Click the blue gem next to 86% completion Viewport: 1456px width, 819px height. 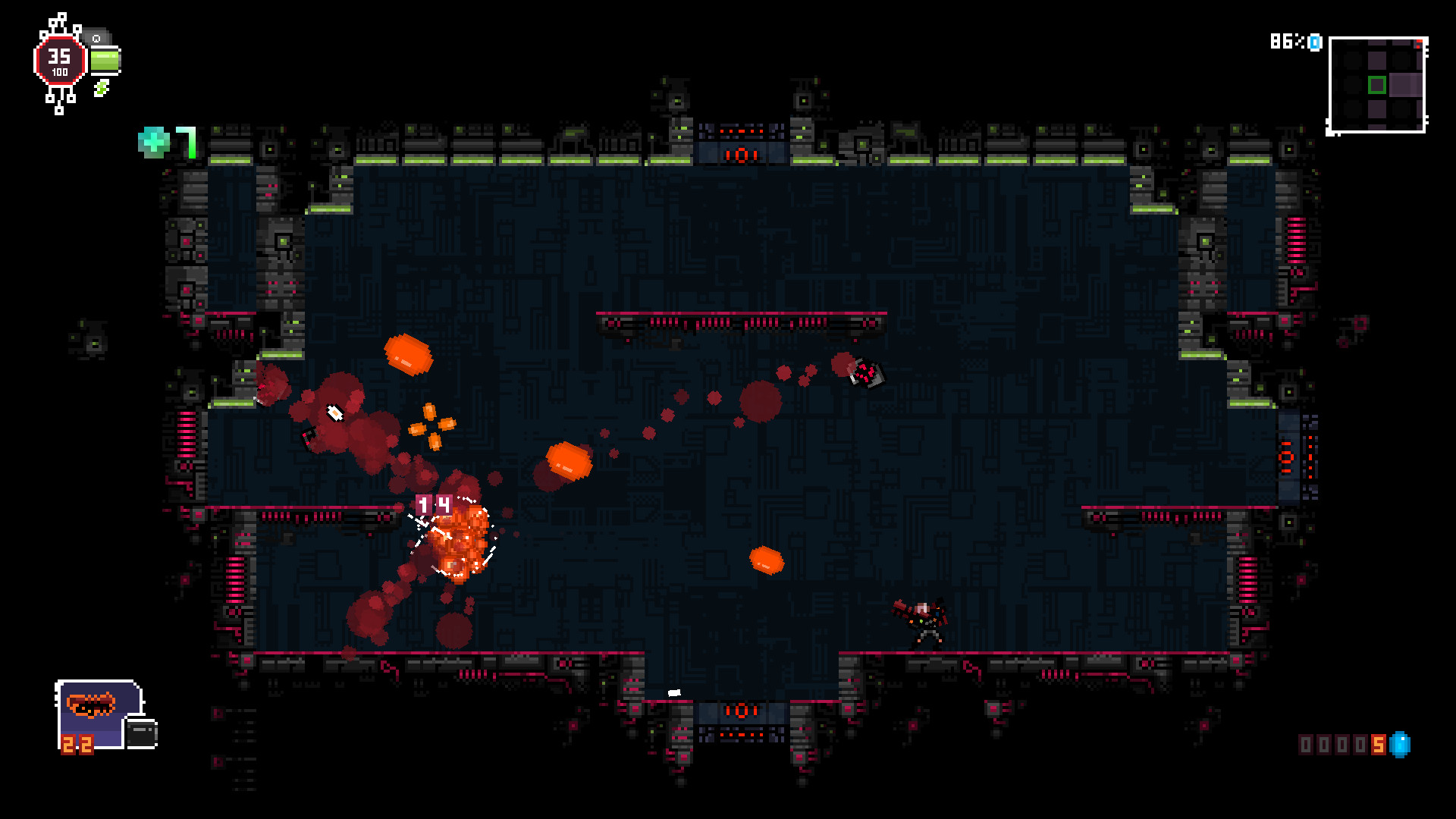1314,42
